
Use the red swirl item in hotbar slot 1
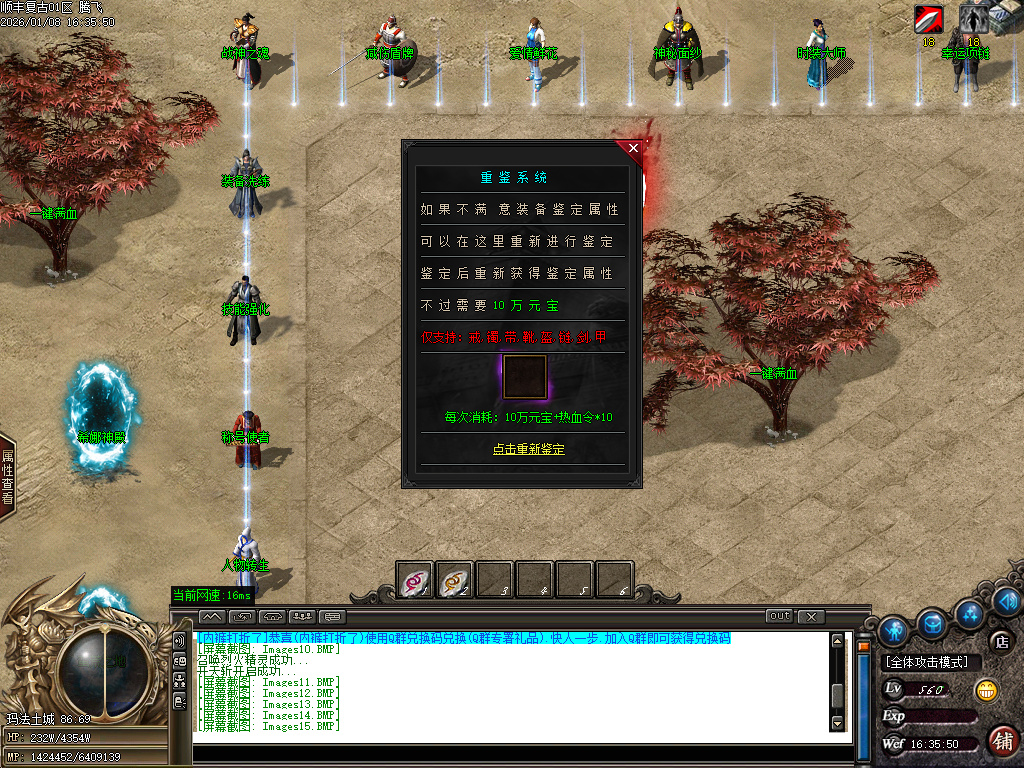click(x=415, y=579)
